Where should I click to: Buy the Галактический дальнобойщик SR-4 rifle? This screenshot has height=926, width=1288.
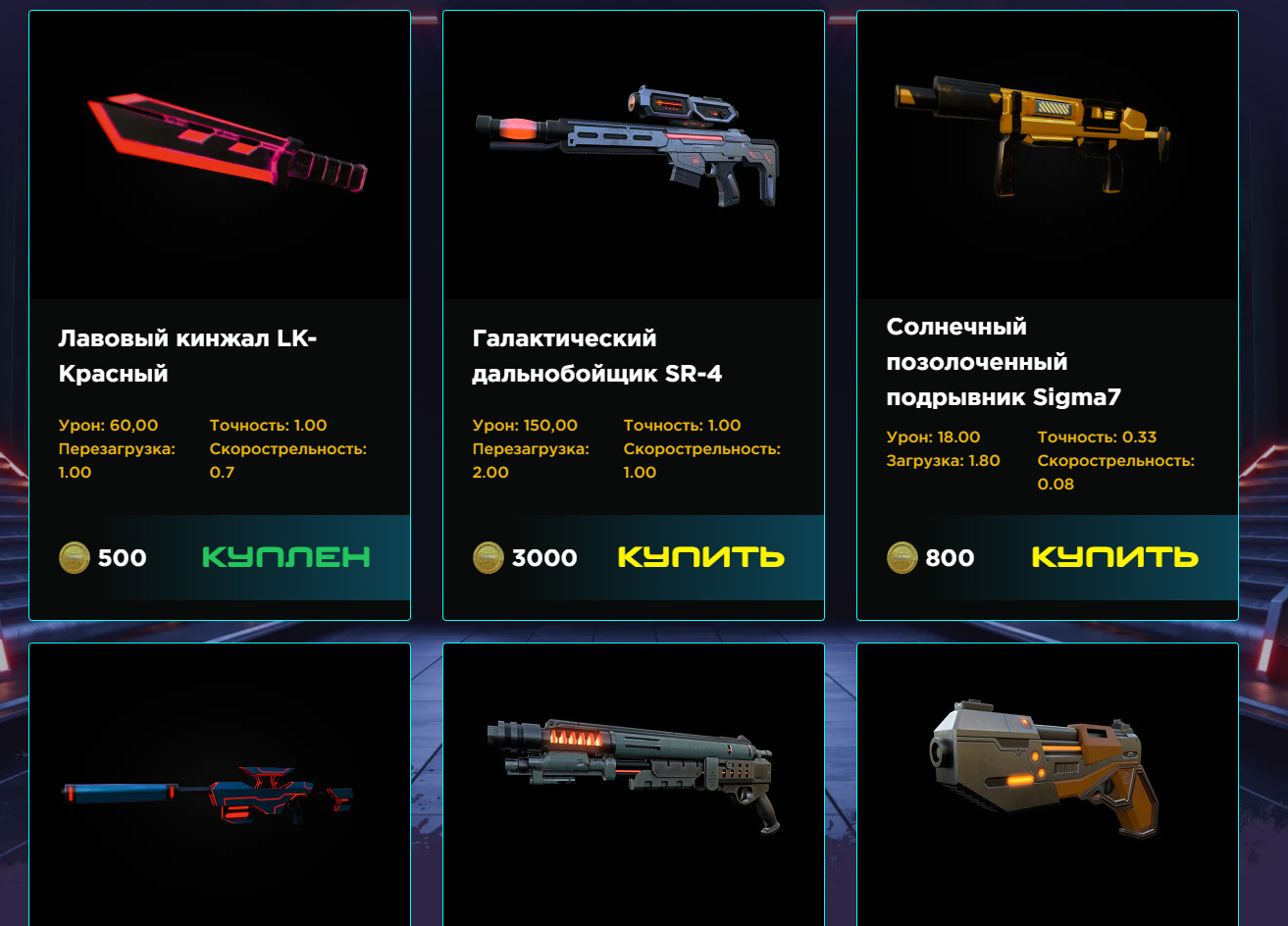[700, 557]
